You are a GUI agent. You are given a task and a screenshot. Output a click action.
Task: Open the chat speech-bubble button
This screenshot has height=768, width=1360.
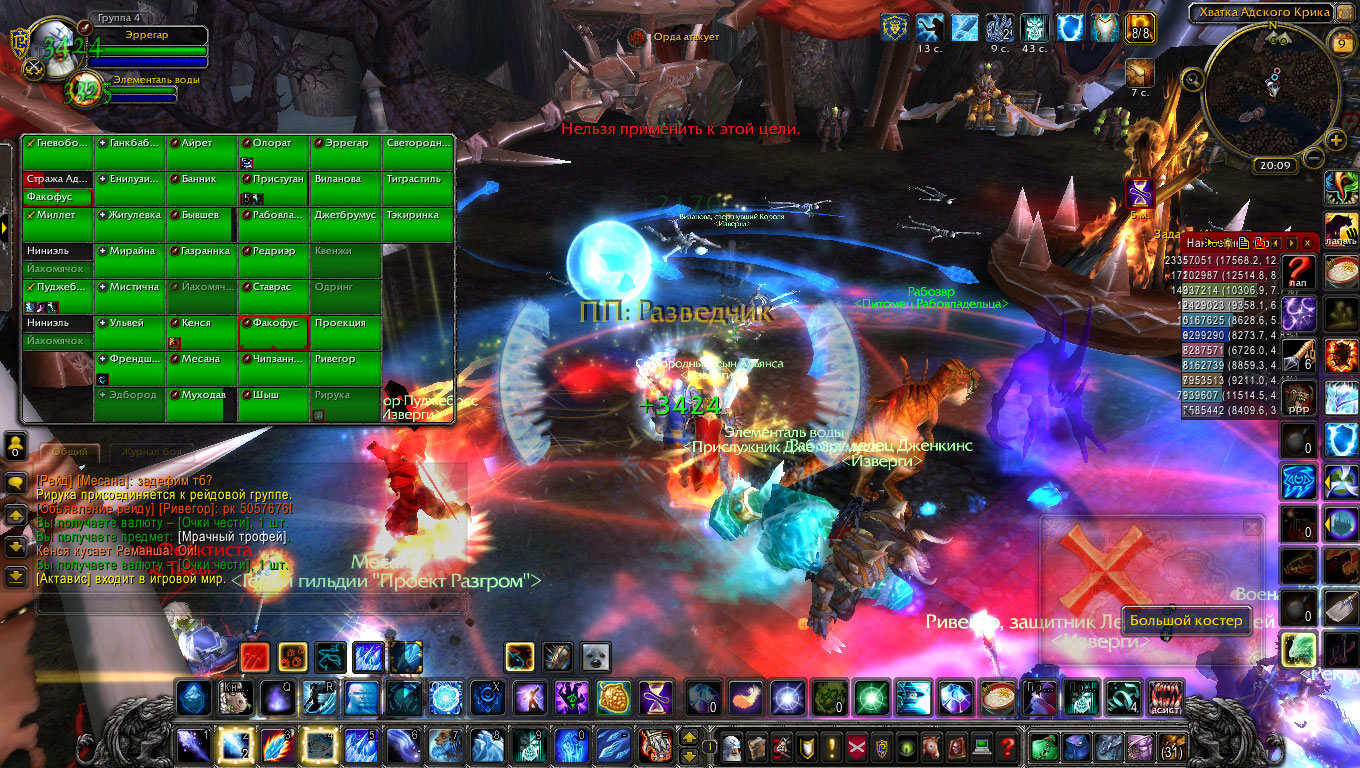click(16, 482)
